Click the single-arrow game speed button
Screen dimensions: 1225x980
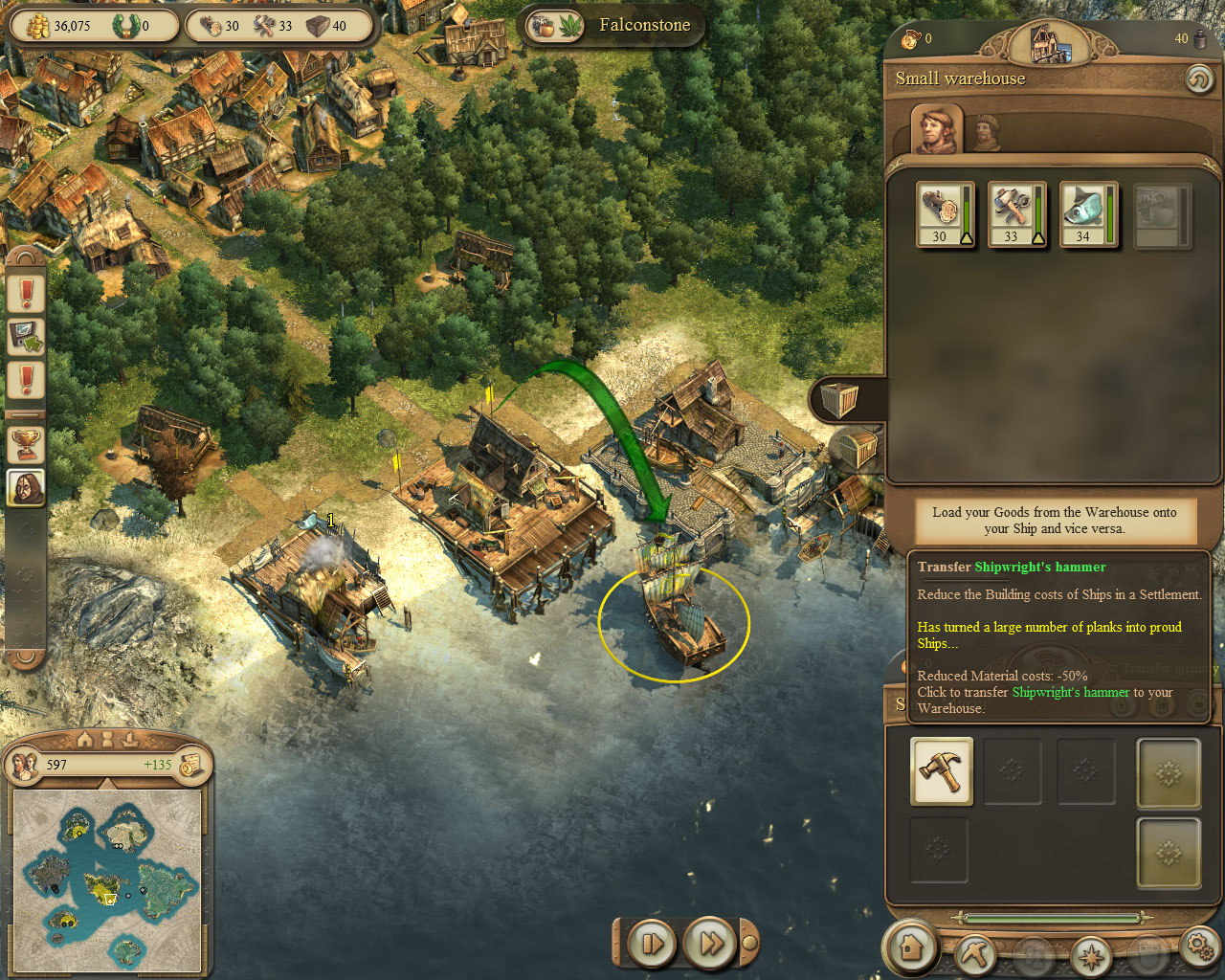click(652, 945)
